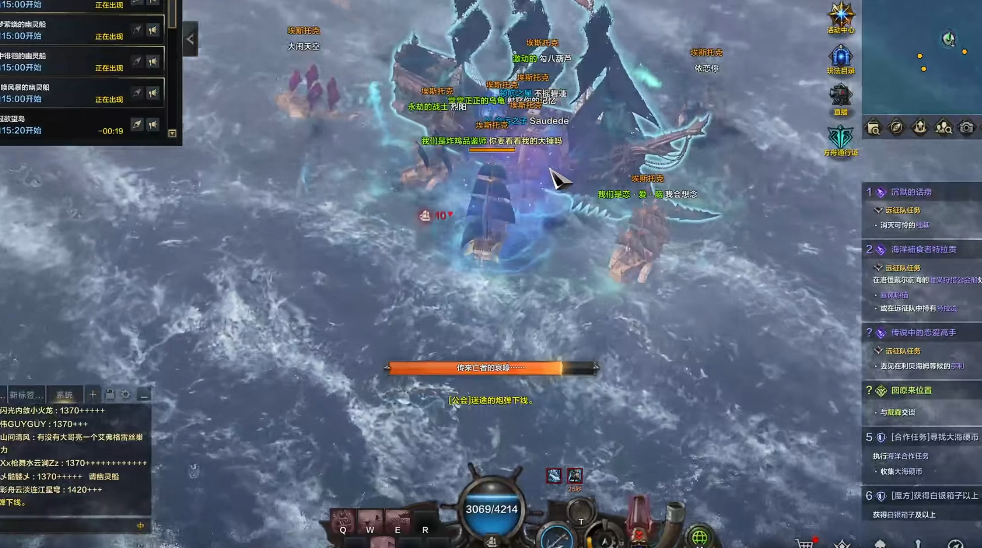Open the 方舟通行证 Ark Pass
The height and width of the screenshot is (548, 982).
coord(840,137)
